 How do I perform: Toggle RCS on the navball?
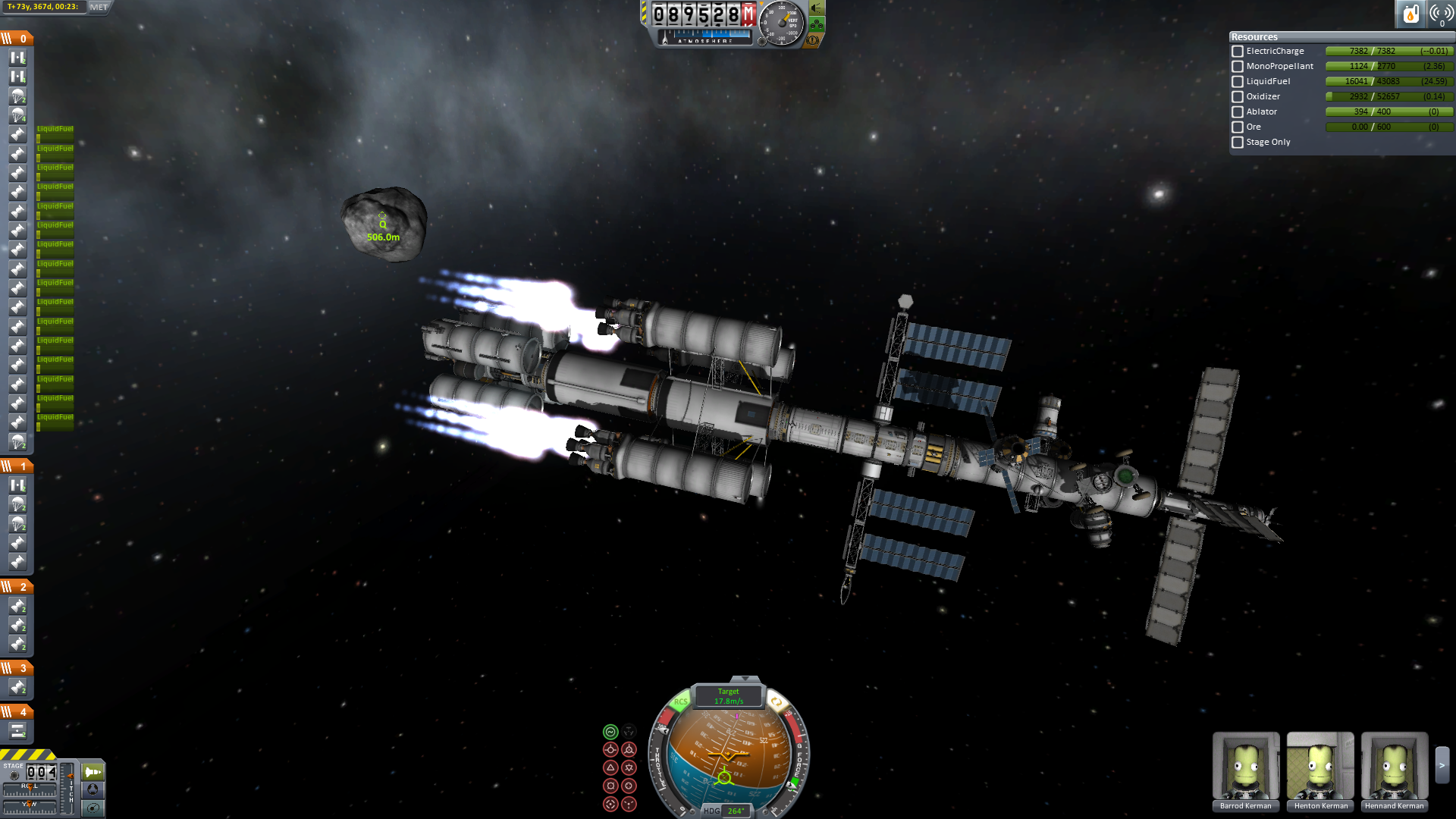point(680,702)
